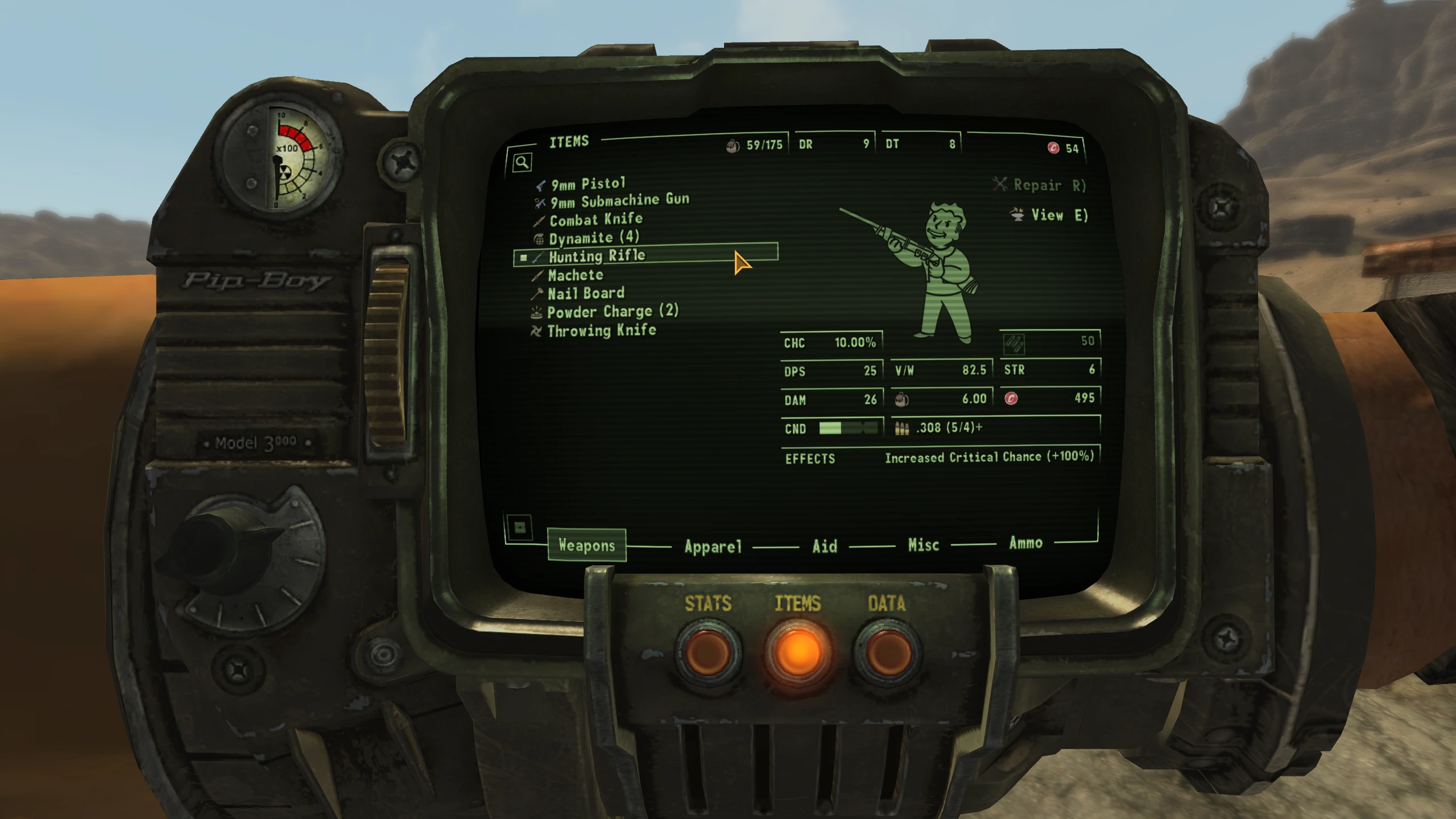
Task: Show the Misc items tab
Action: (923, 545)
